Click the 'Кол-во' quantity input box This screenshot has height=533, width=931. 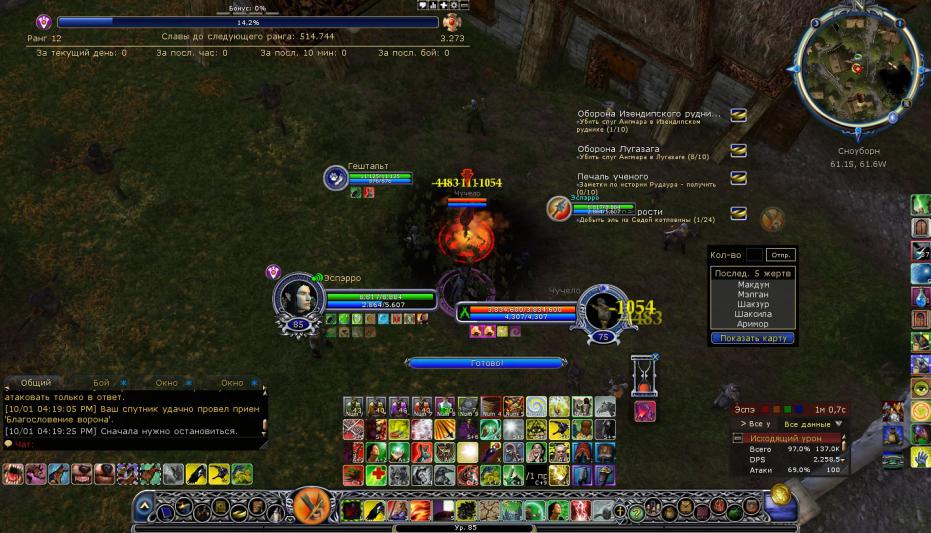tap(755, 254)
